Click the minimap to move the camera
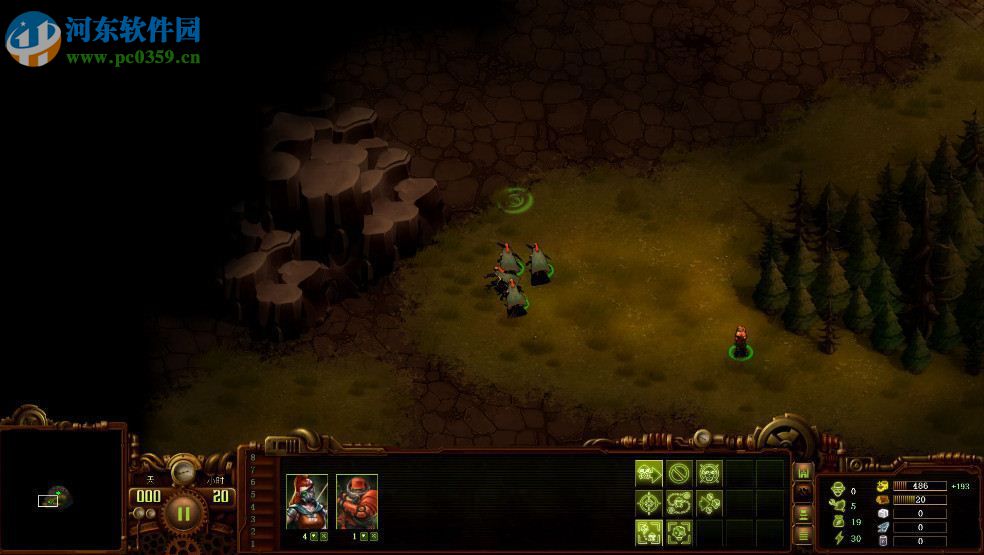Viewport: 984px width, 555px height. [x=62, y=489]
